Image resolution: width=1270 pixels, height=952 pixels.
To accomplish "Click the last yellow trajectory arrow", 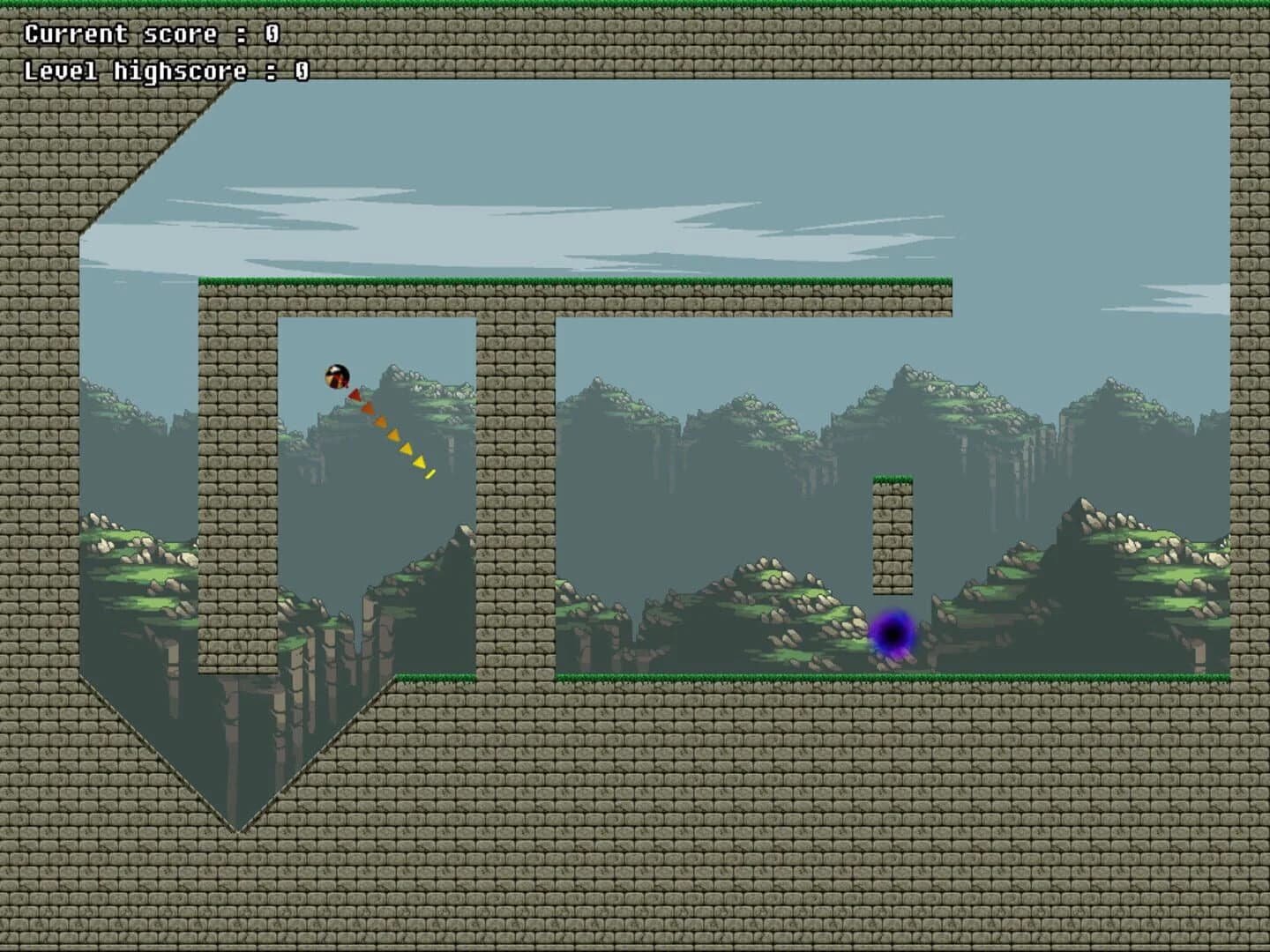I will (x=420, y=462).
